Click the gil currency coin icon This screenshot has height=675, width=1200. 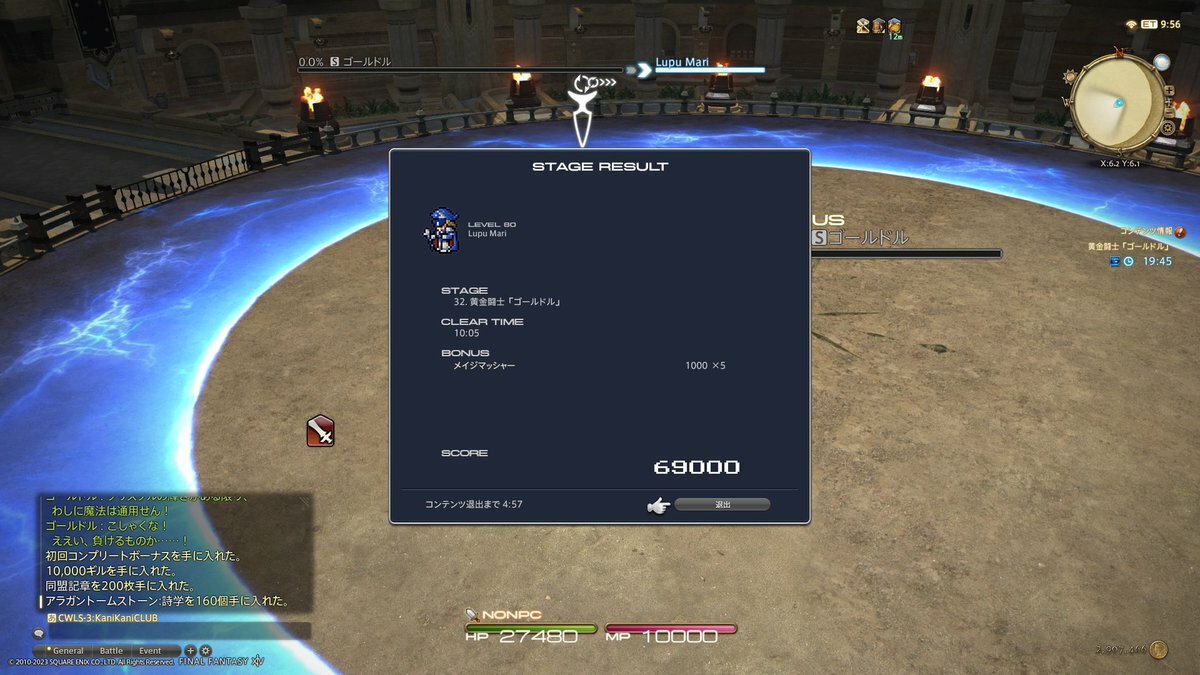[1158, 650]
